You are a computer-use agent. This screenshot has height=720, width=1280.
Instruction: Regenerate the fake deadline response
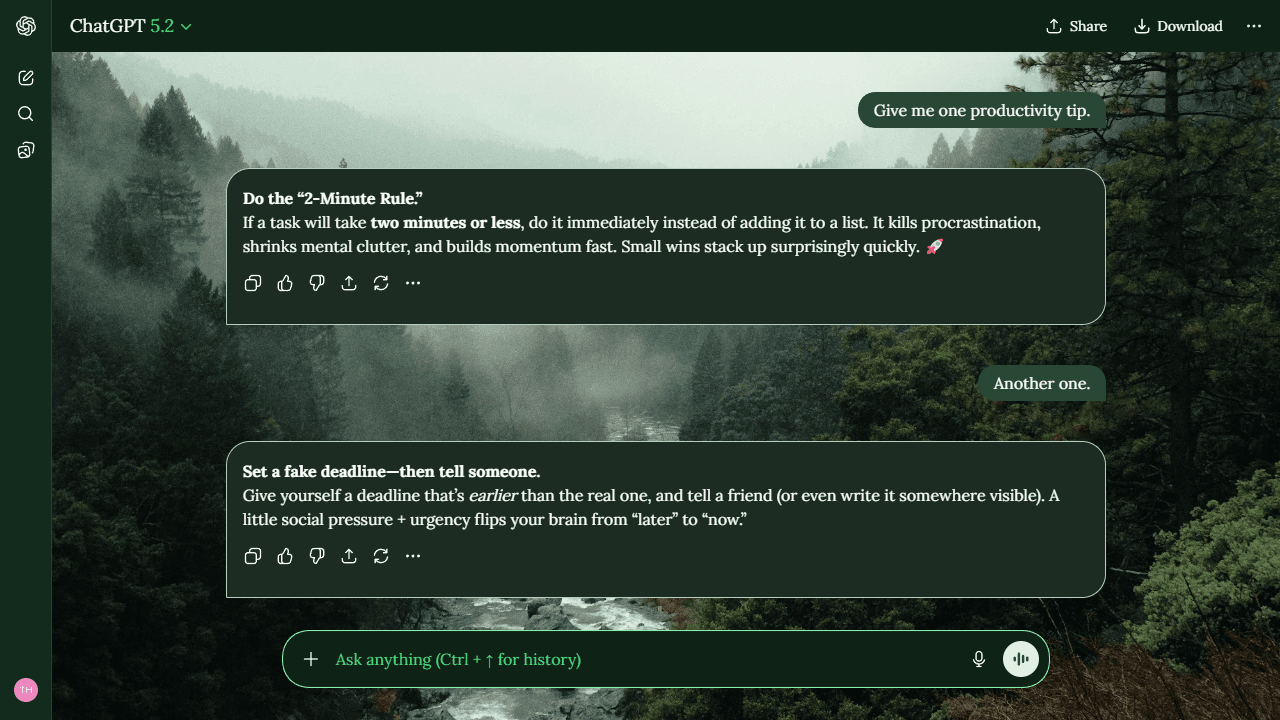(x=381, y=556)
